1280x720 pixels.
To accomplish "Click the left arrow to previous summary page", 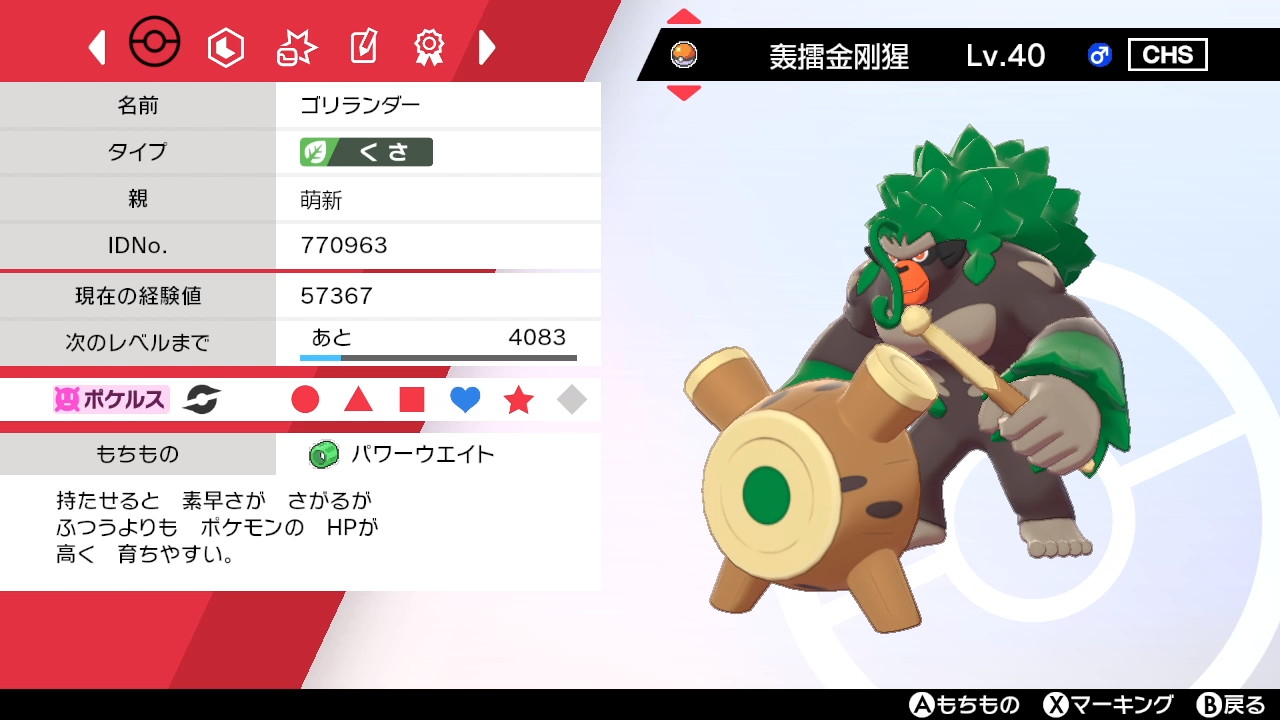I will (96, 46).
